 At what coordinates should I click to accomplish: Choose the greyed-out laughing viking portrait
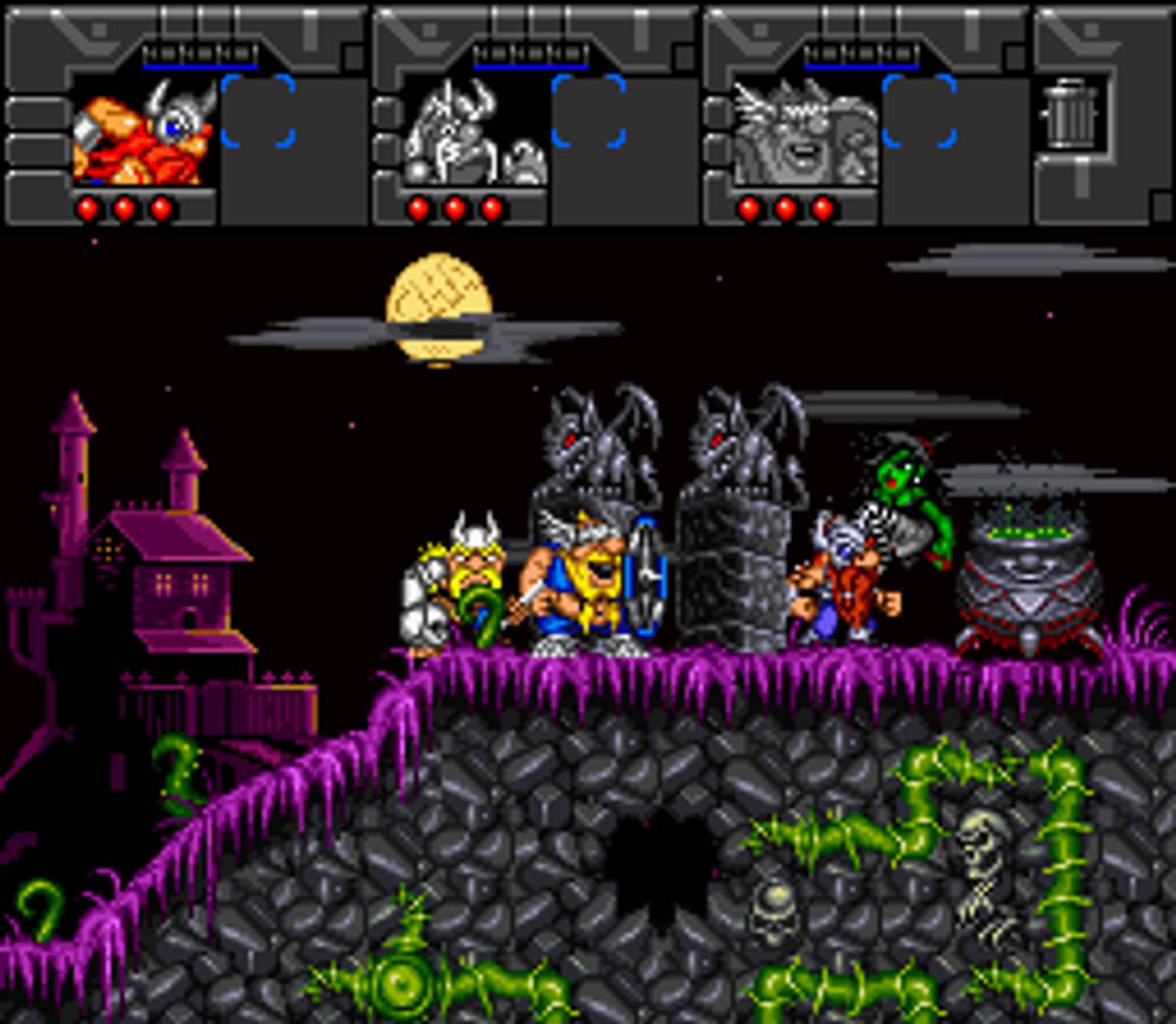tap(806, 132)
